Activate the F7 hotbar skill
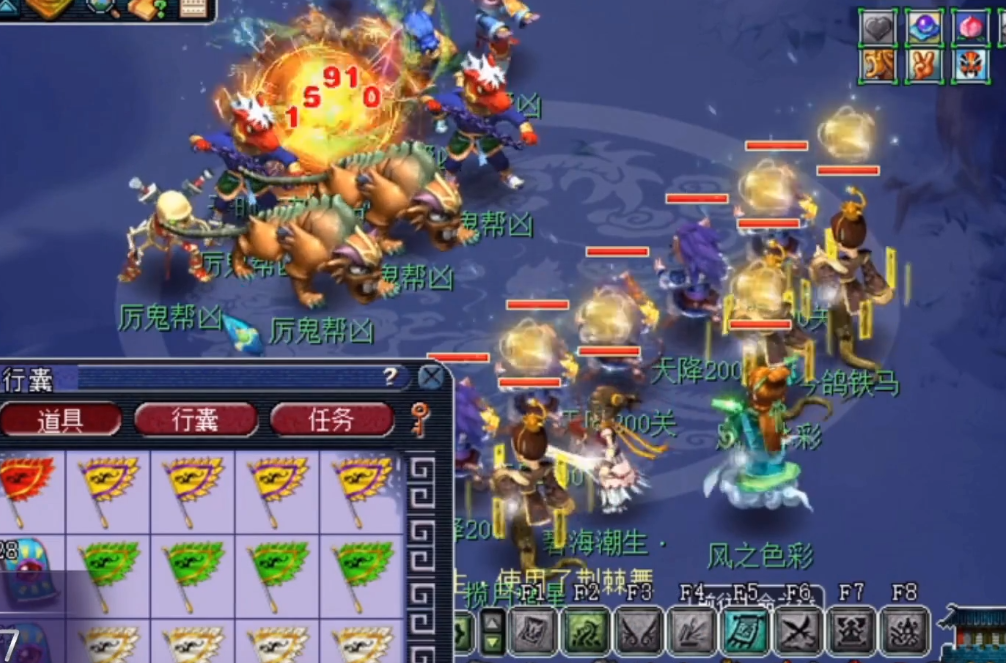 click(x=851, y=632)
